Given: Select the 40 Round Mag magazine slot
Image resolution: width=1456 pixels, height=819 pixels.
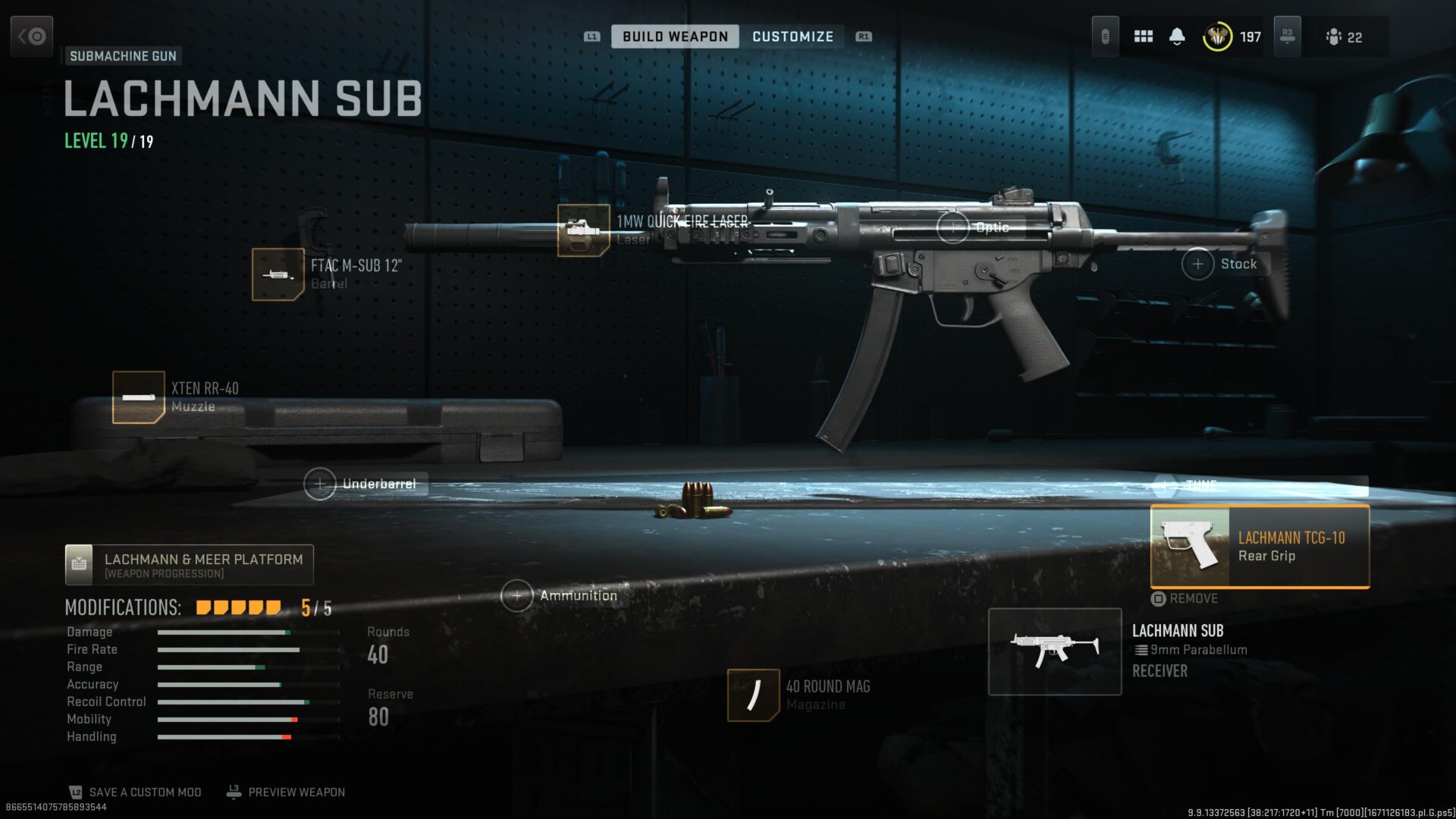Looking at the screenshot, I should tap(753, 695).
